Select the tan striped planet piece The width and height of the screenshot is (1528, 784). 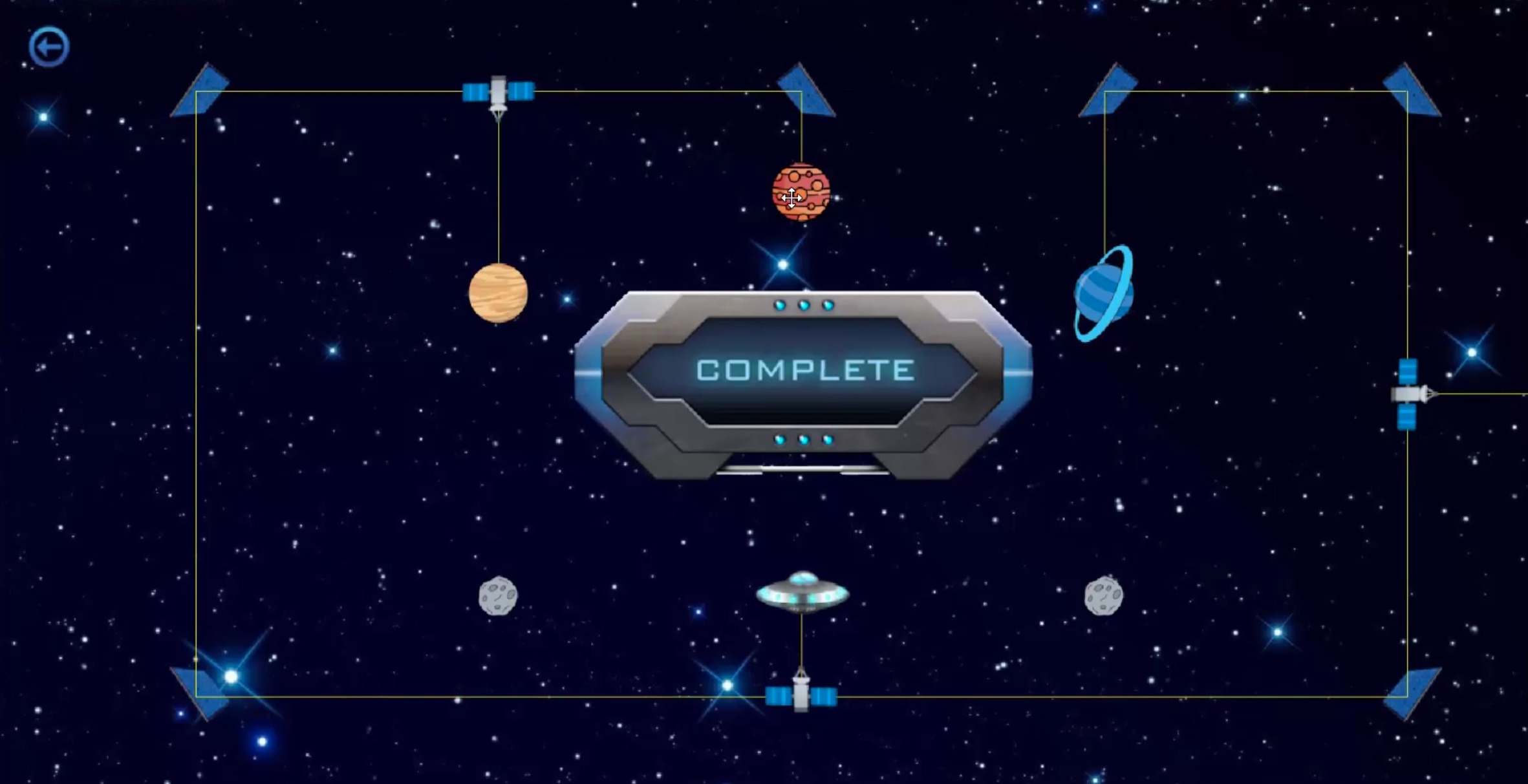coord(498,293)
